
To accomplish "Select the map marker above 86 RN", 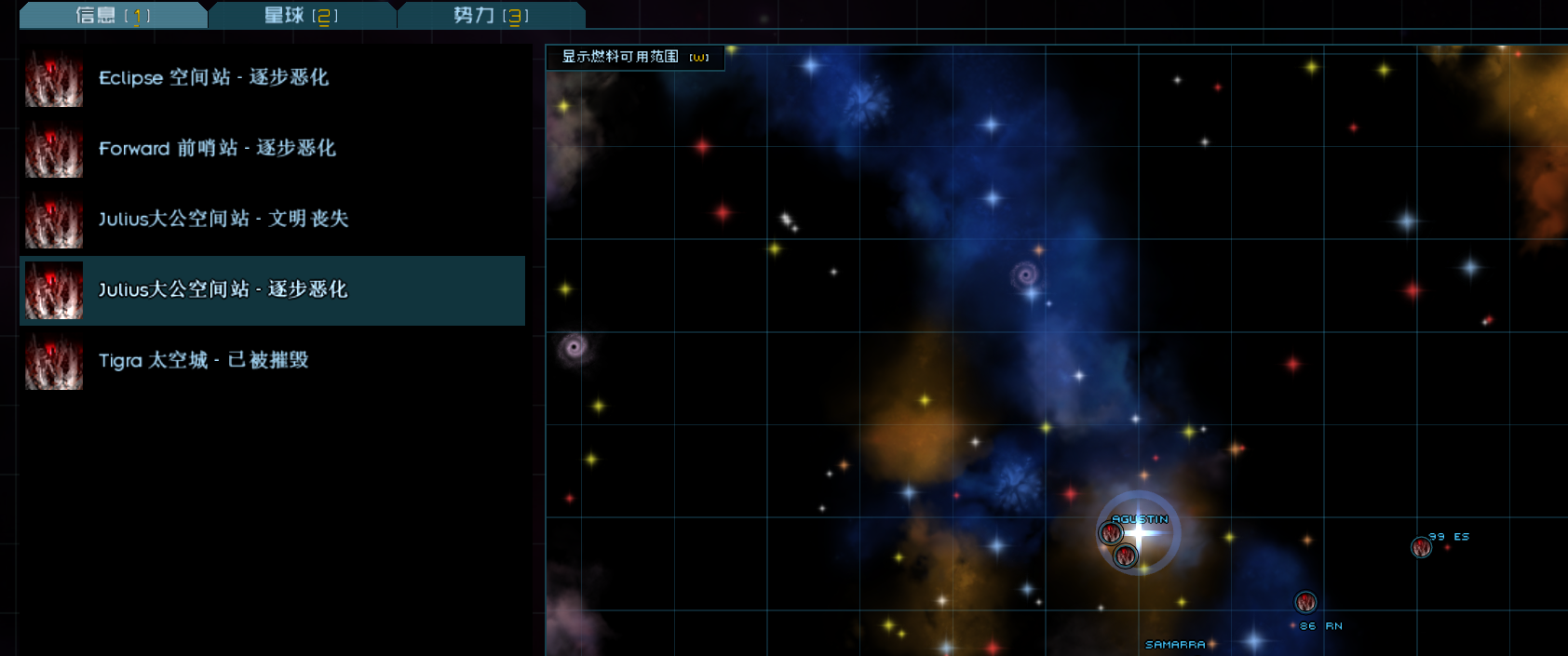I will pos(1305,602).
